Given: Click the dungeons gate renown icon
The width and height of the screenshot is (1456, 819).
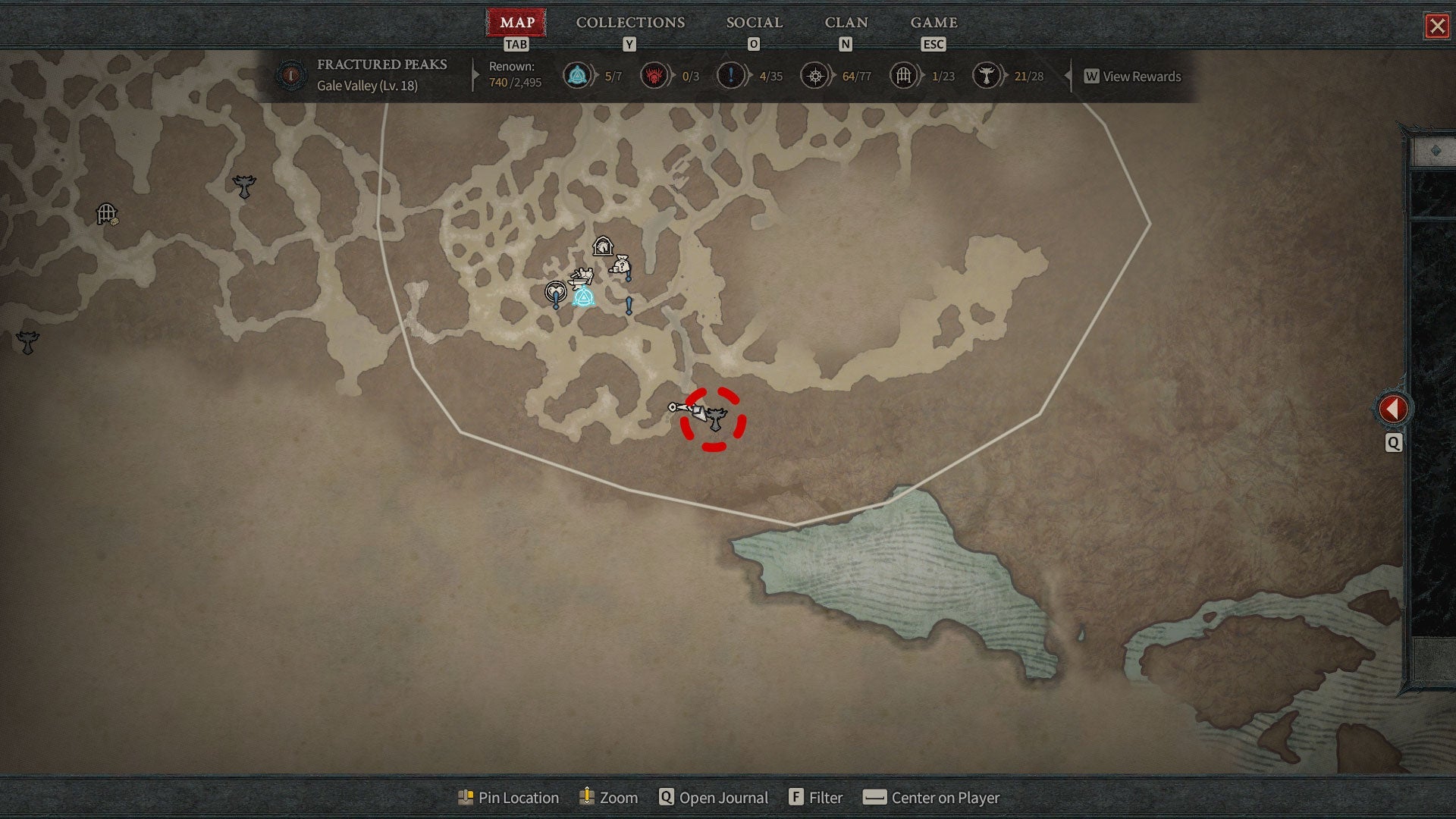Looking at the screenshot, I should point(903,76).
